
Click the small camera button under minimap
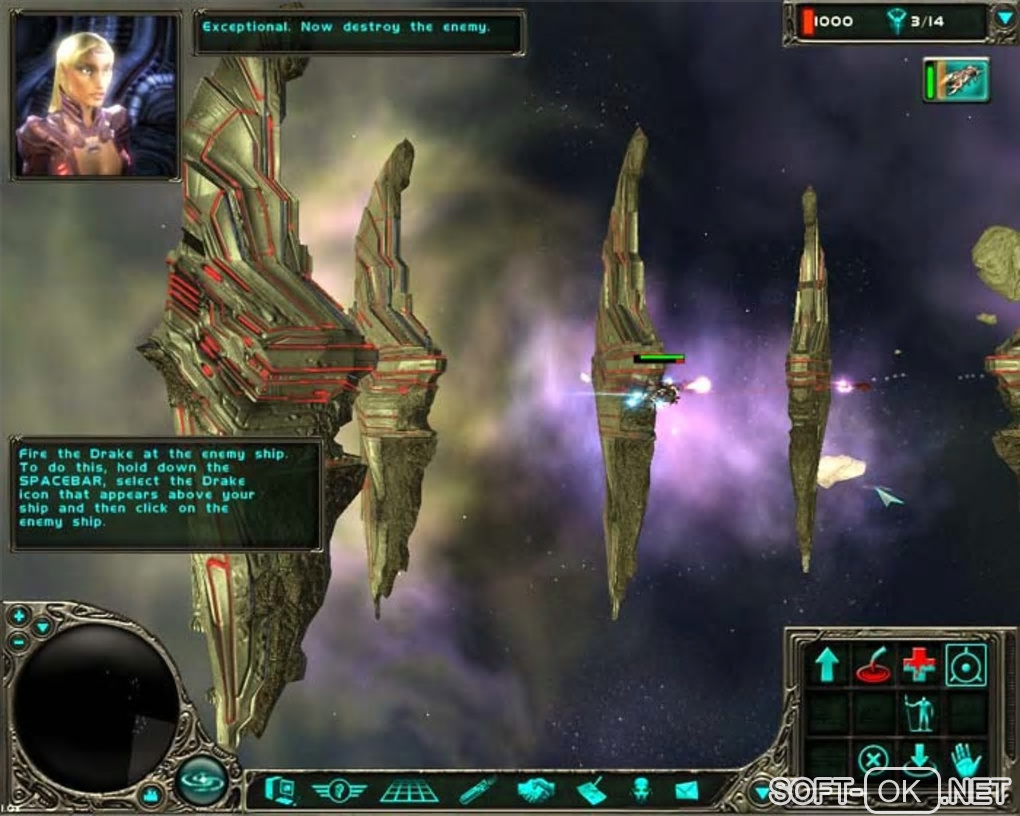point(153,795)
